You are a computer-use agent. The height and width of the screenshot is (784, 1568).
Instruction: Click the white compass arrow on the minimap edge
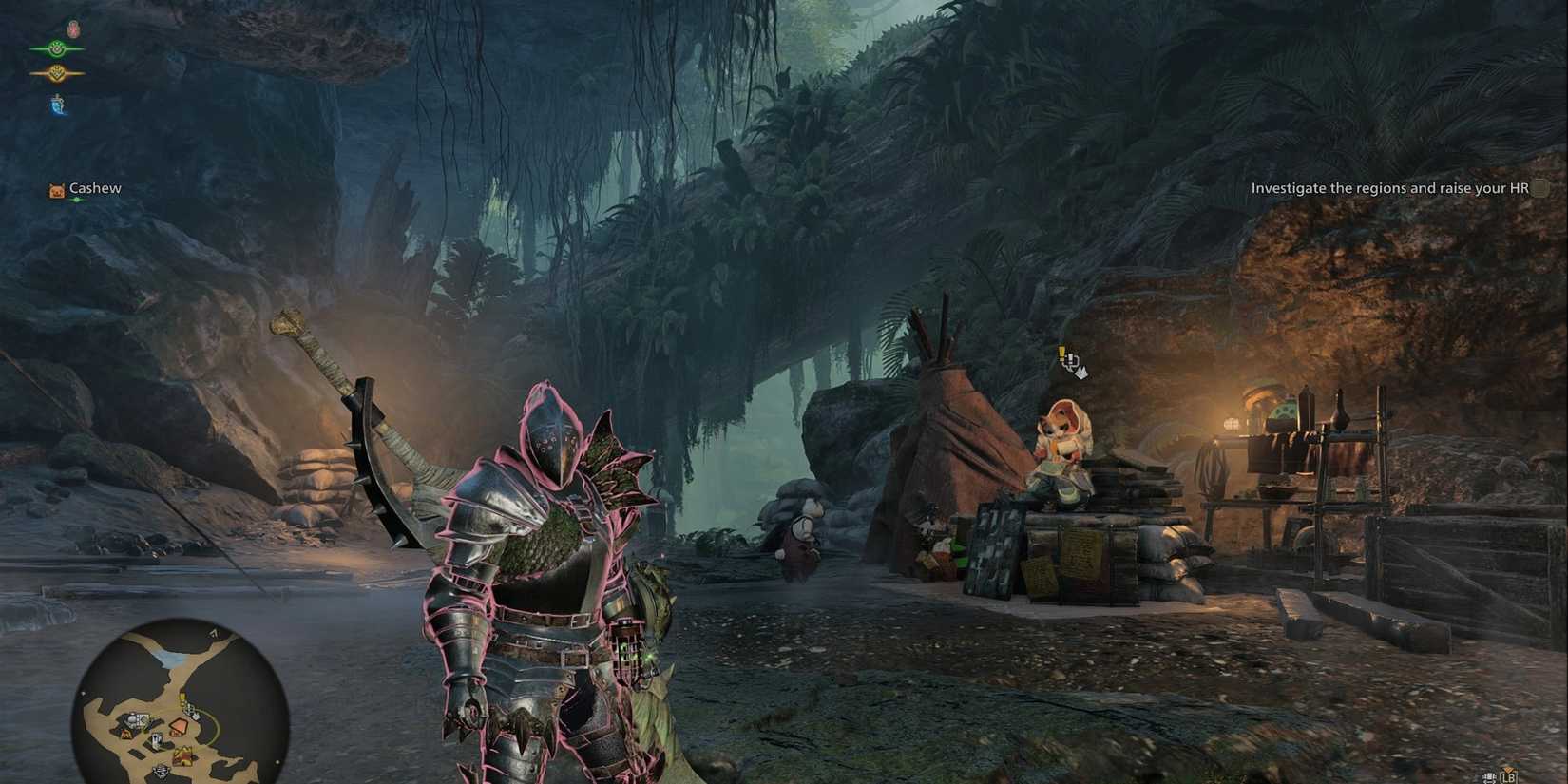point(213,635)
